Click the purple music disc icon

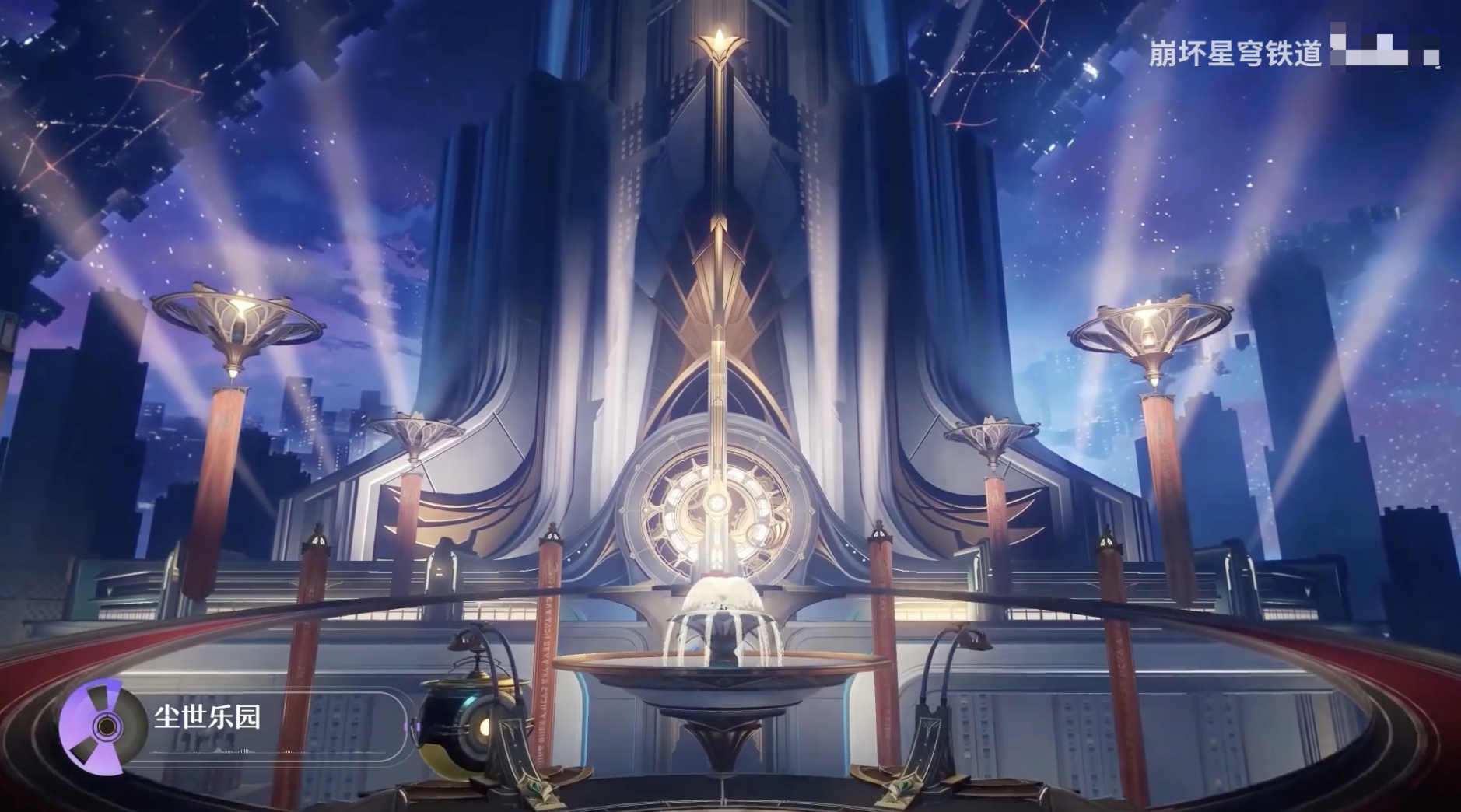(x=103, y=726)
